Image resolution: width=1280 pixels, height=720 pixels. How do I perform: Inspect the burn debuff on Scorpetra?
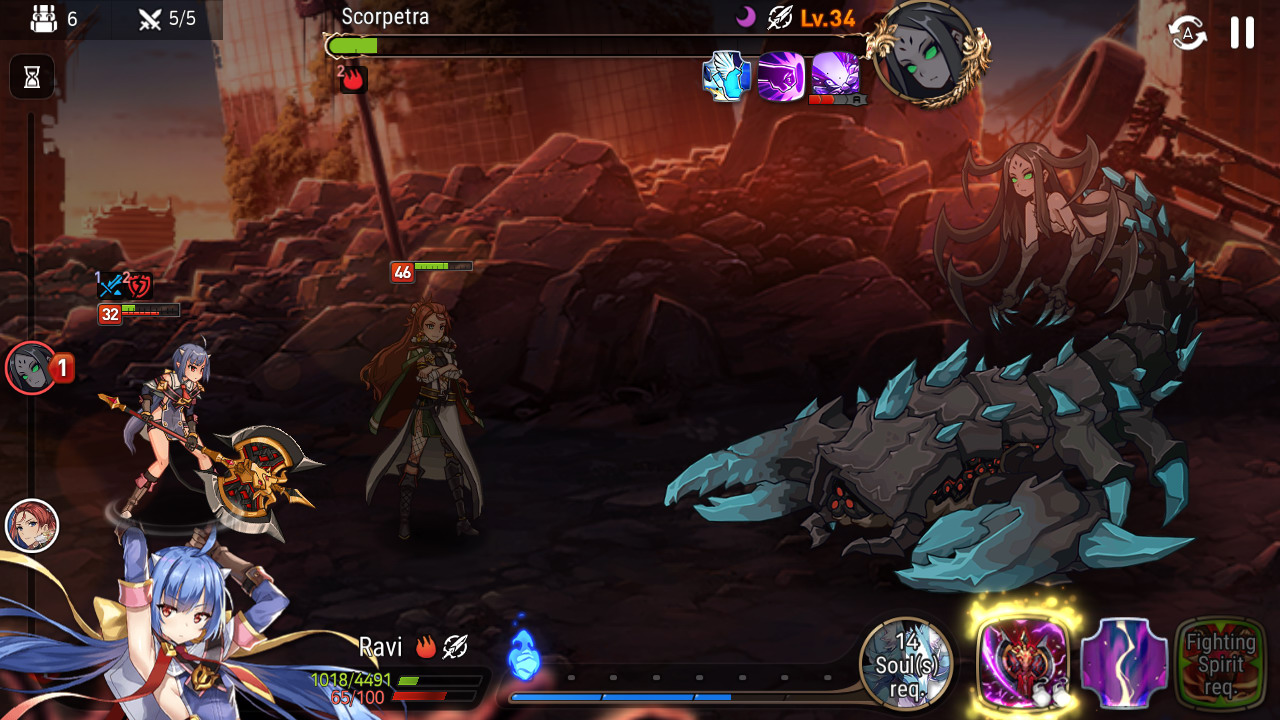click(353, 79)
